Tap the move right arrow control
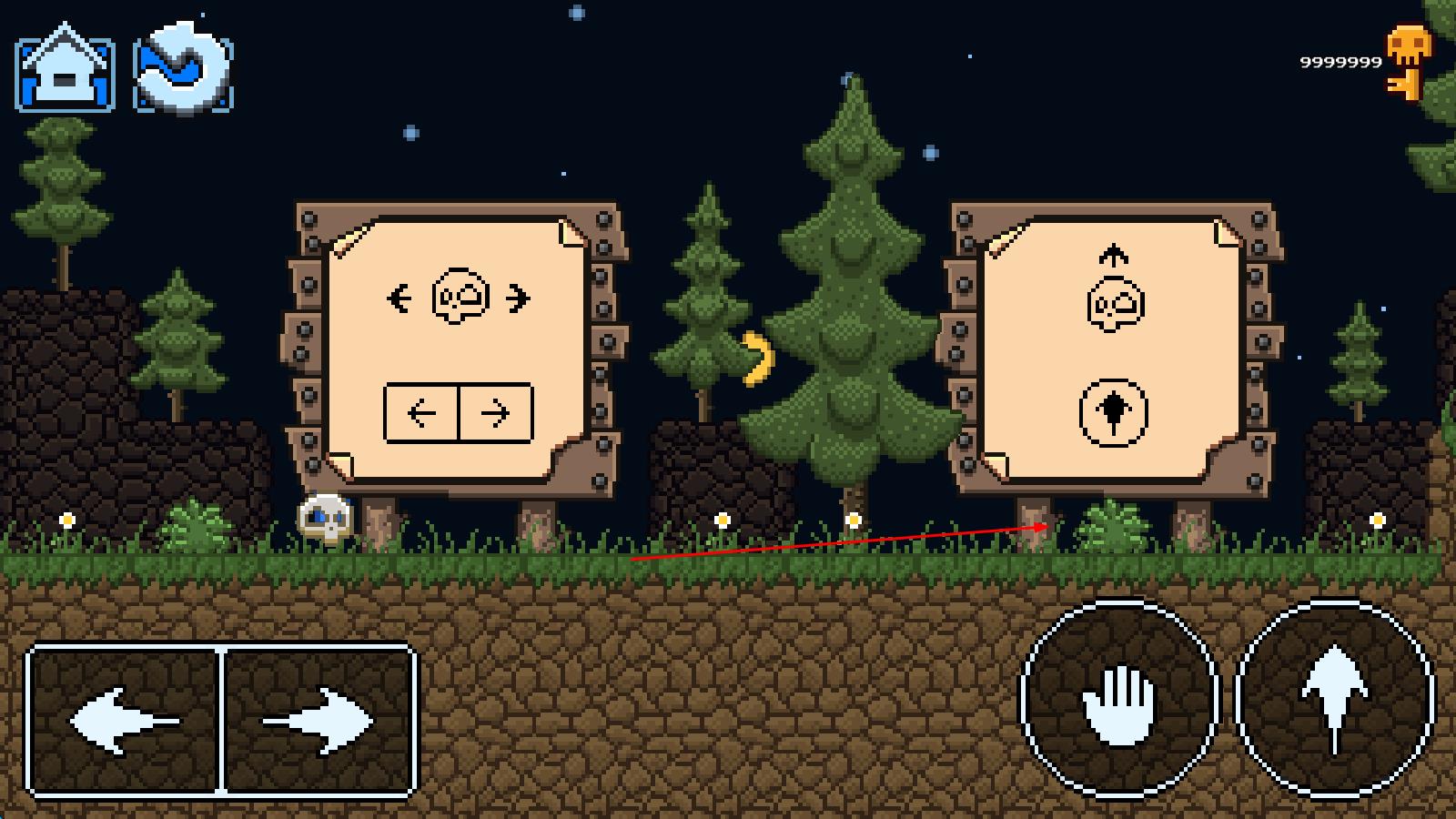 coord(318,721)
